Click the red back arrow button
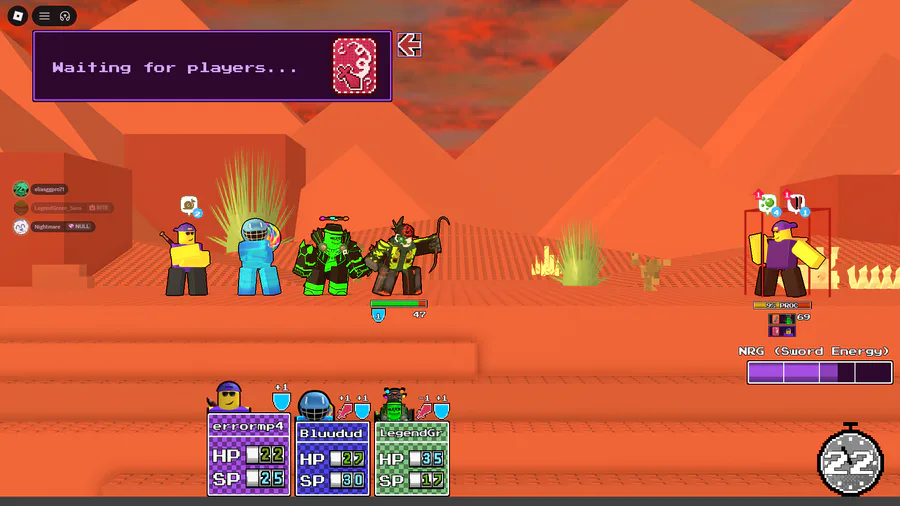 408,44
